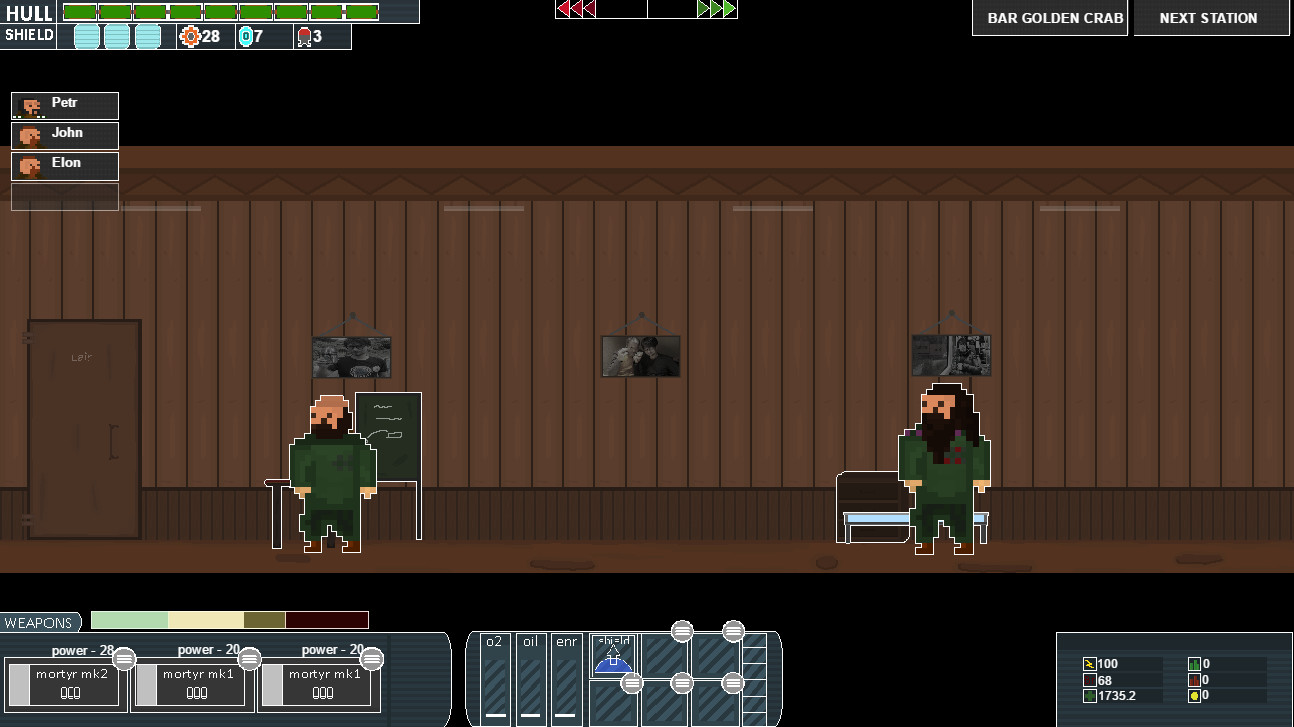Toggle power on the mortyr mk2 weapon
Image resolution: width=1294 pixels, height=727 pixels.
124,659
